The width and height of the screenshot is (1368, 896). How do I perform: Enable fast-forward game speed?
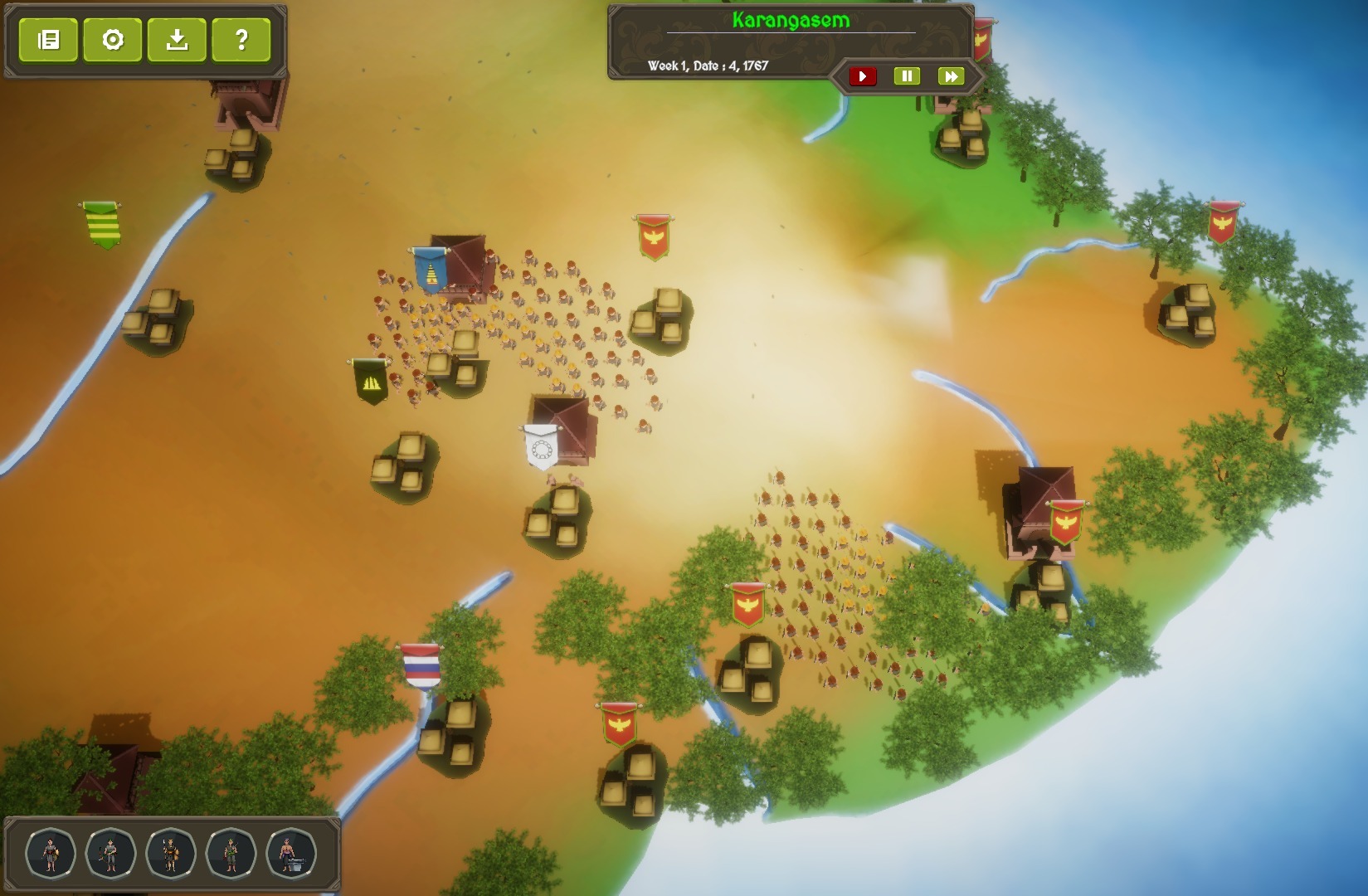tap(952, 75)
